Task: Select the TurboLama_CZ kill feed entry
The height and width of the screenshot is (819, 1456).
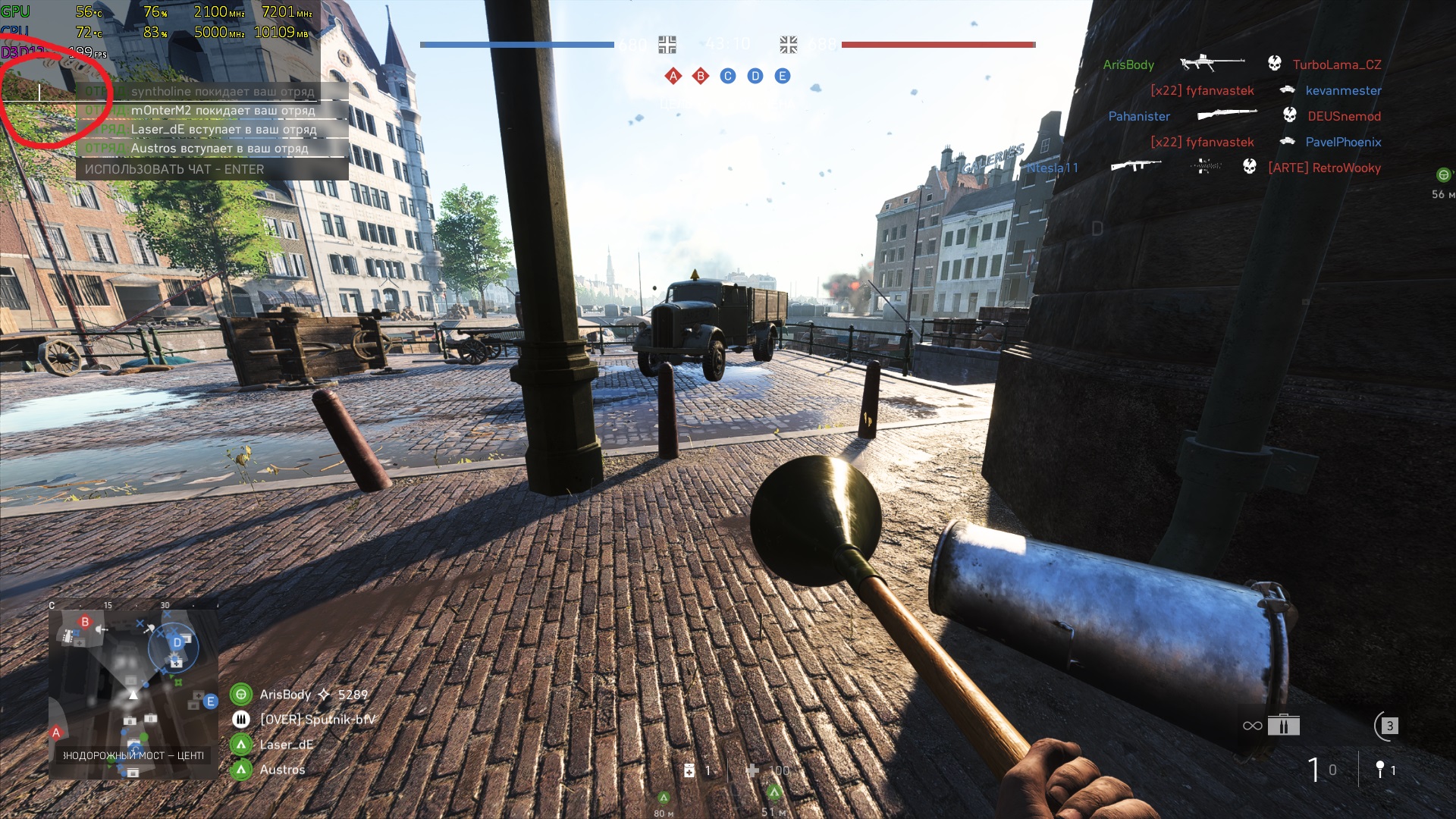Action: point(1336,65)
